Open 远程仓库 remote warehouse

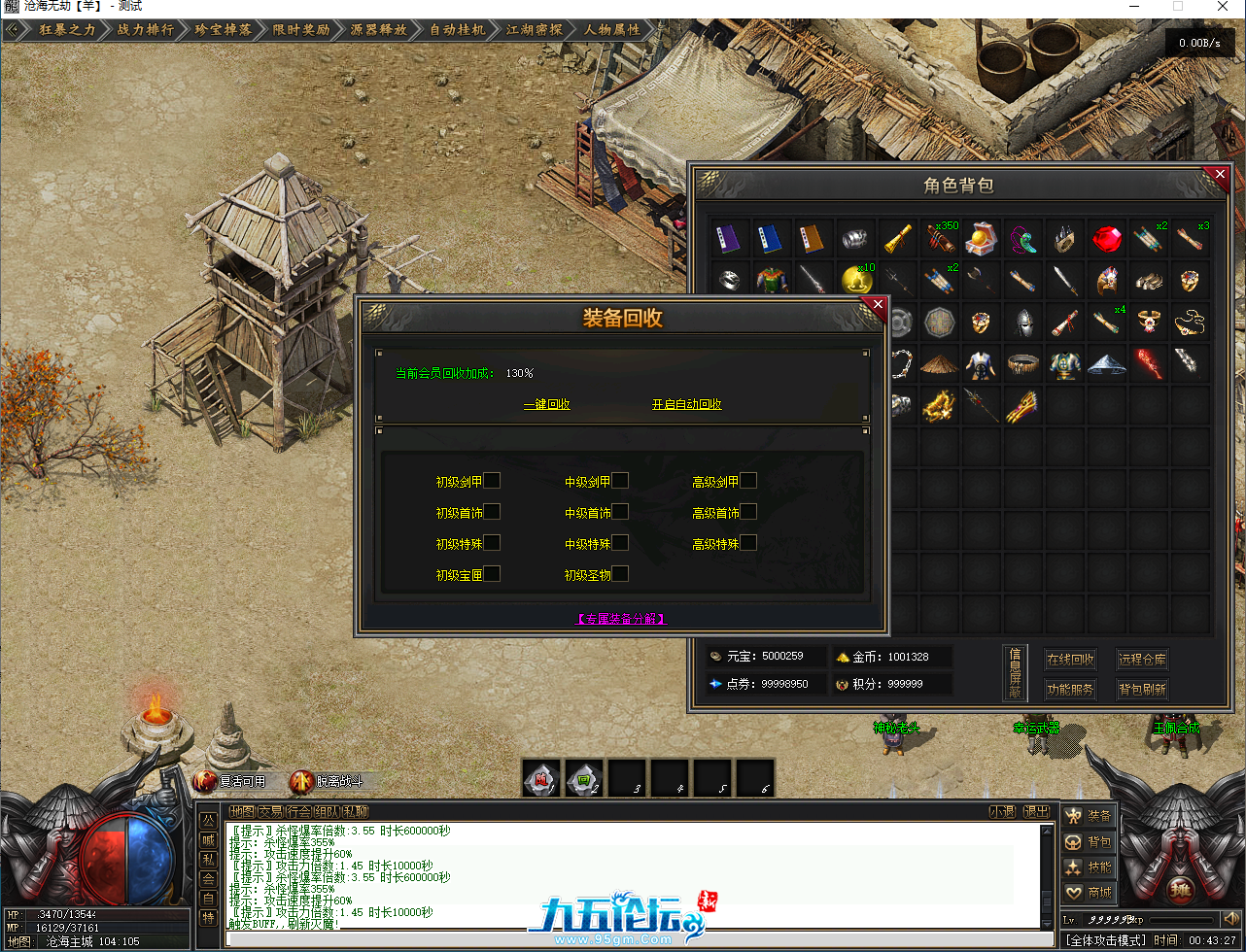pos(1142,659)
